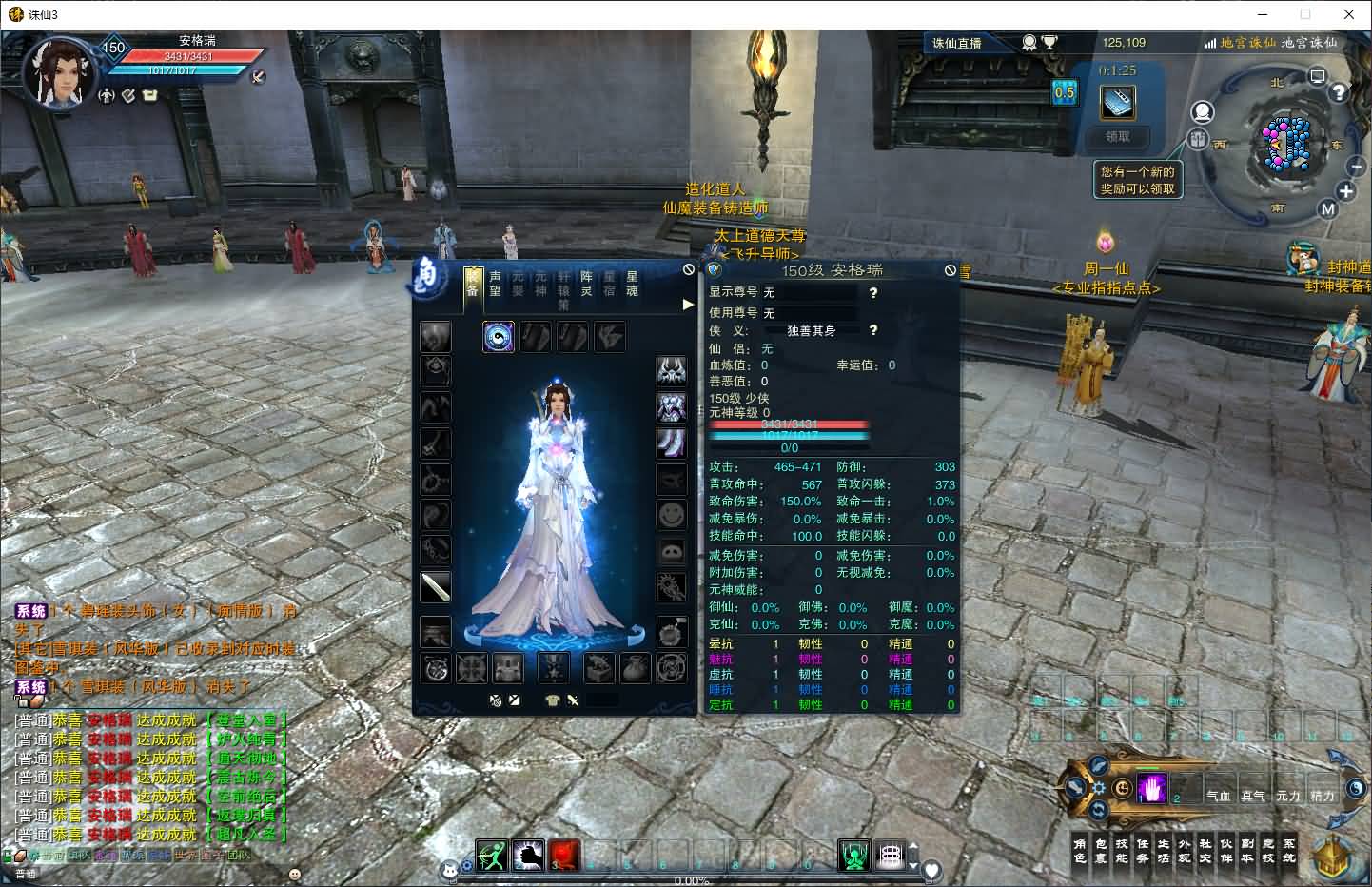Open the 包裹 inventory bag menu
The height and width of the screenshot is (887, 1372).
1100,850
